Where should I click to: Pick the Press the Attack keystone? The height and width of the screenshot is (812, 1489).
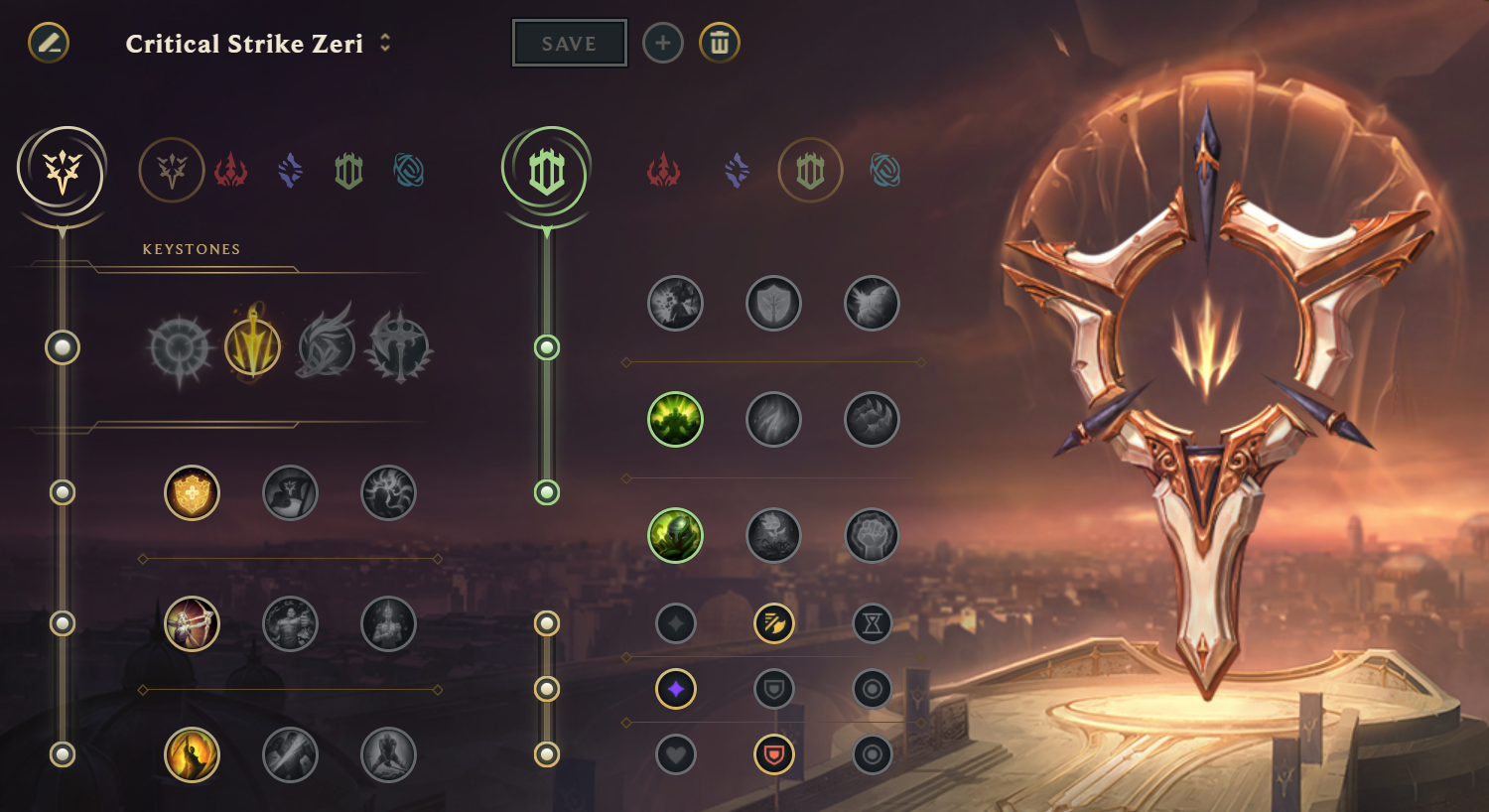pos(180,347)
